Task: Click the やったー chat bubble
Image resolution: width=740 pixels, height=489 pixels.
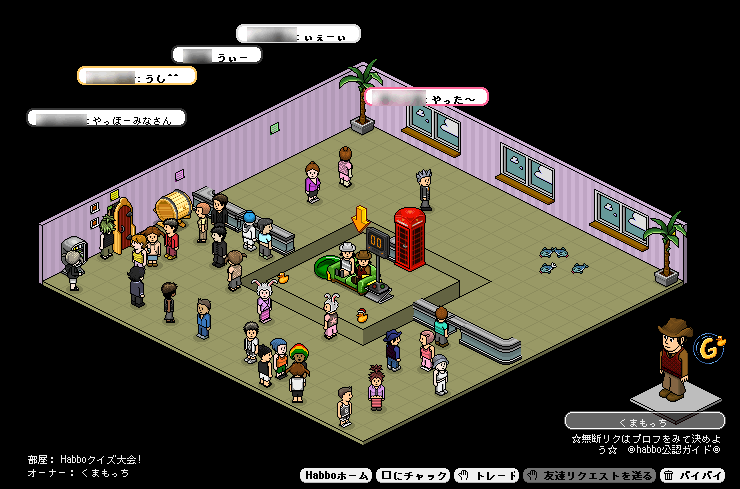Action: click(x=426, y=97)
